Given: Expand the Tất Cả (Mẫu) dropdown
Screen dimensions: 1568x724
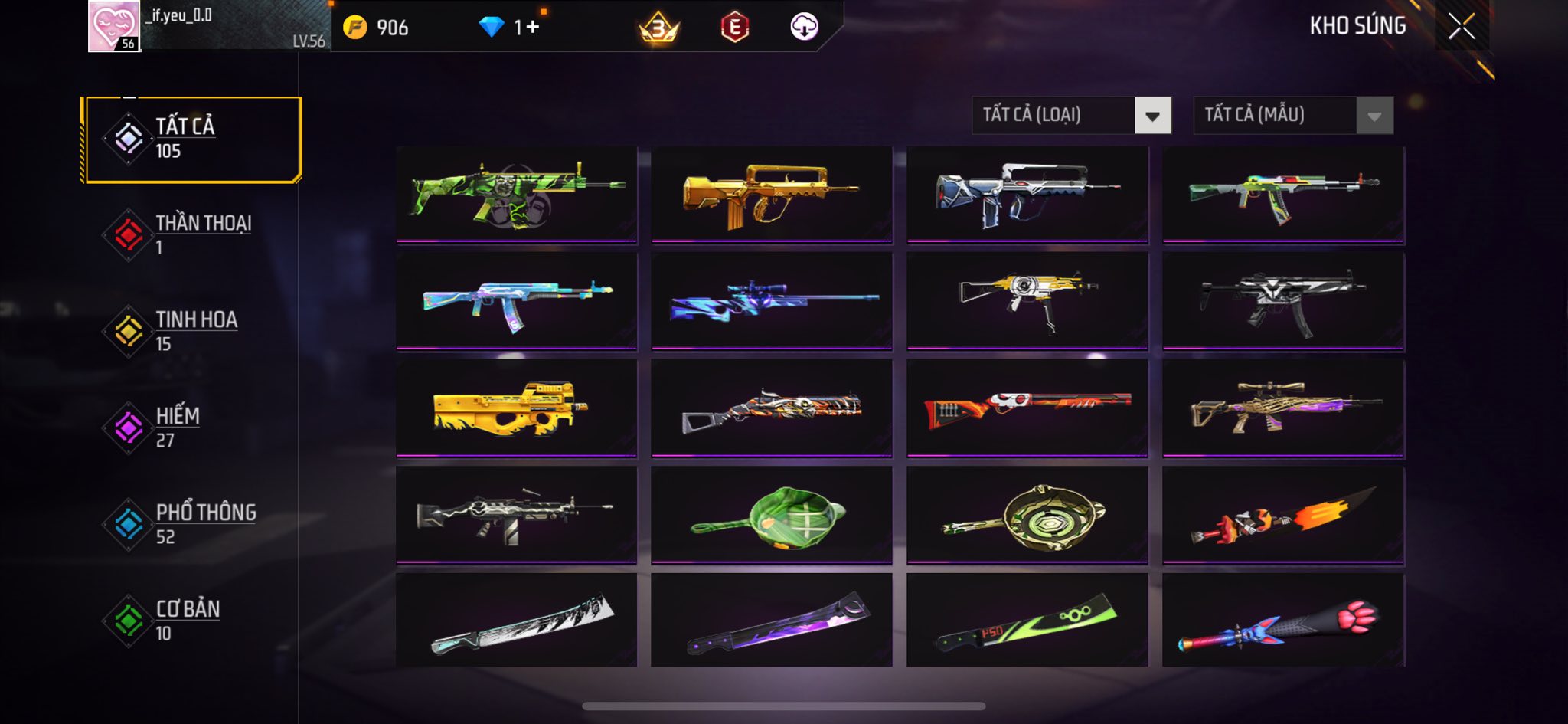Looking at the screenshot, I should [x=1293, y=116].
